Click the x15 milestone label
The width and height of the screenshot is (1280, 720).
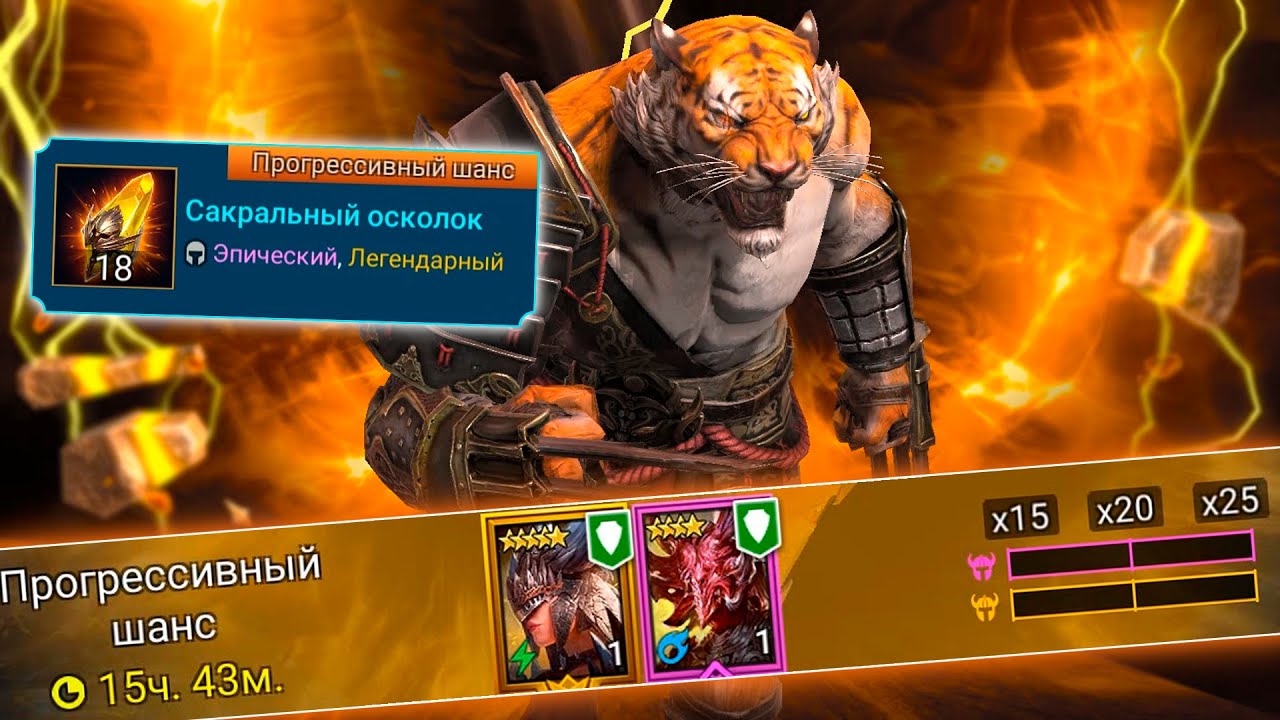1021,516
